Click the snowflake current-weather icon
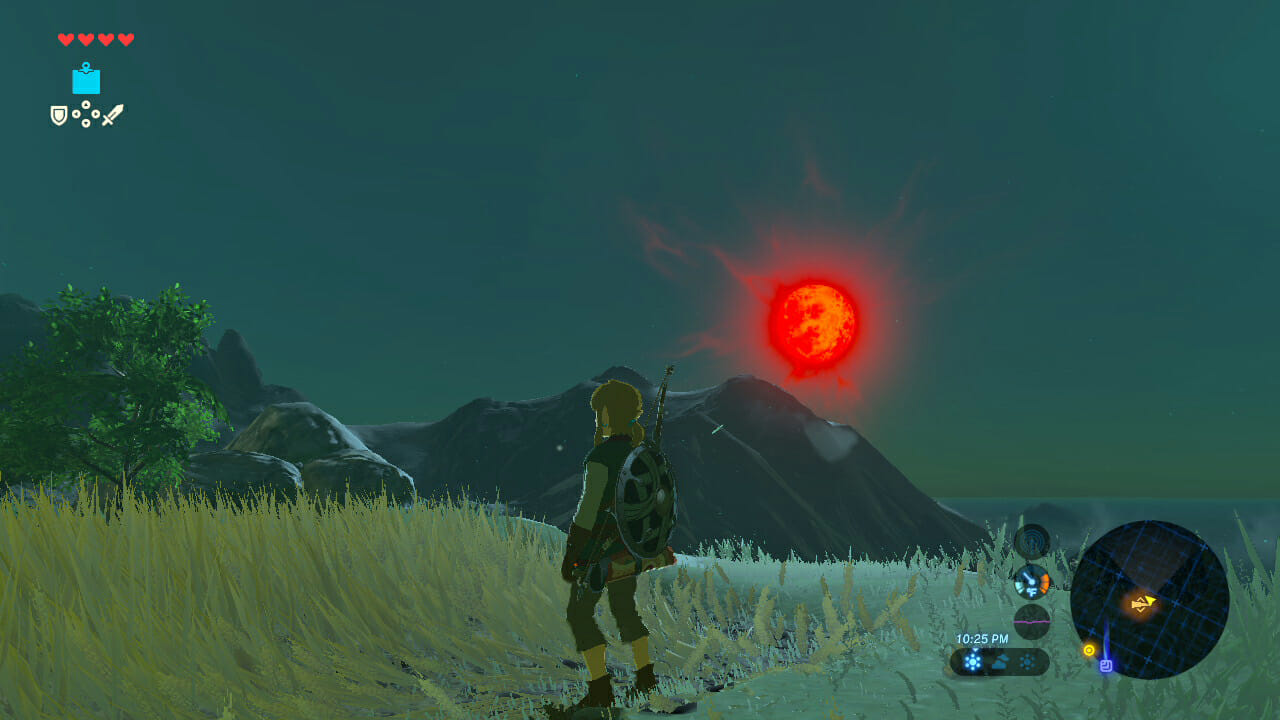 (x=971, y=662)
